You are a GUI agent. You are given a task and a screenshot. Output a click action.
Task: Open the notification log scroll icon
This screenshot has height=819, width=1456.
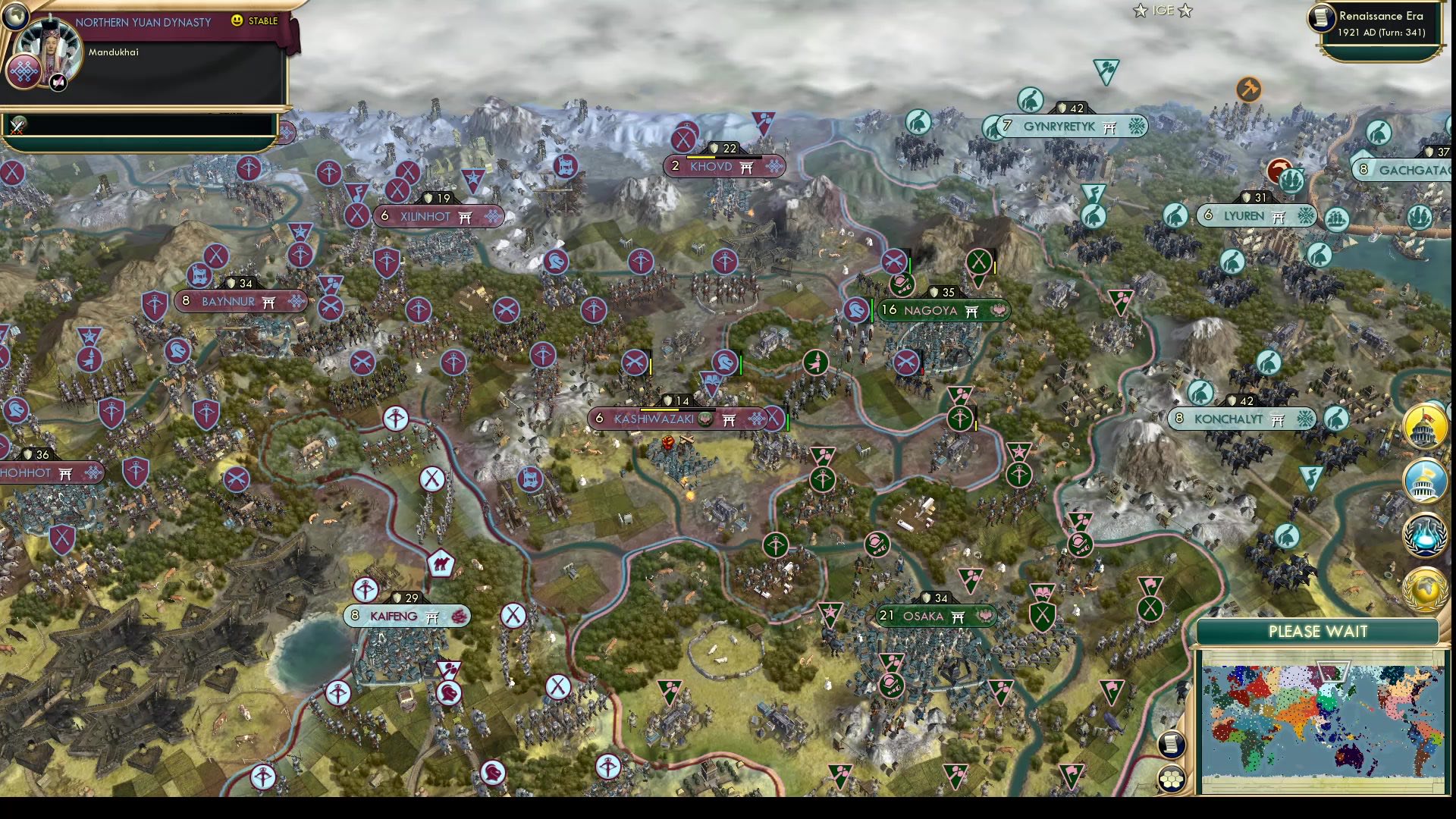click(x=1172, y=745)
